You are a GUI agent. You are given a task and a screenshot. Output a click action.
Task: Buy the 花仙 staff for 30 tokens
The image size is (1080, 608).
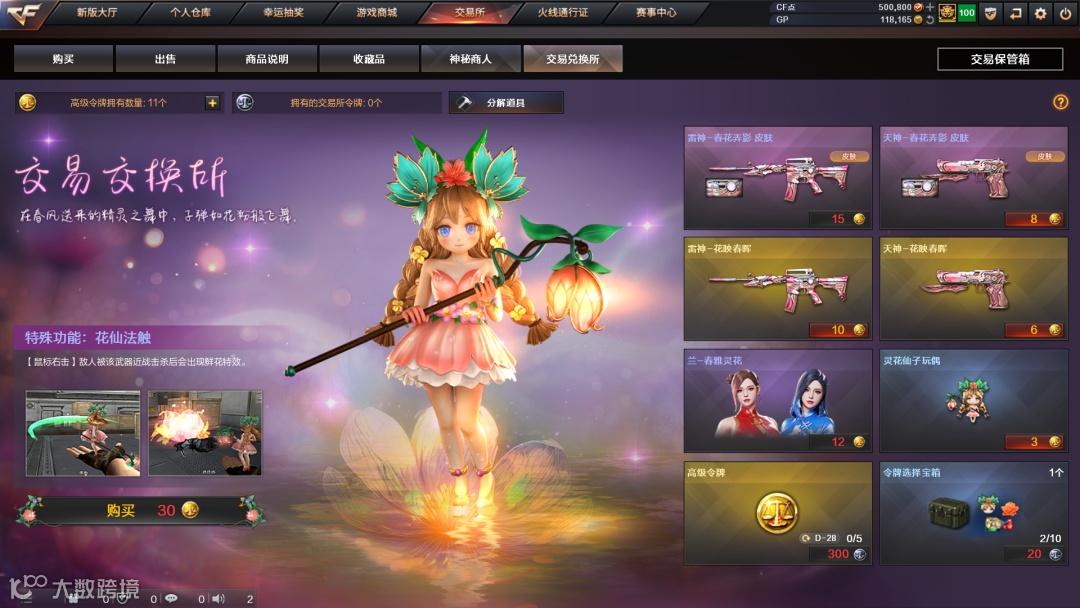(139, 510)
